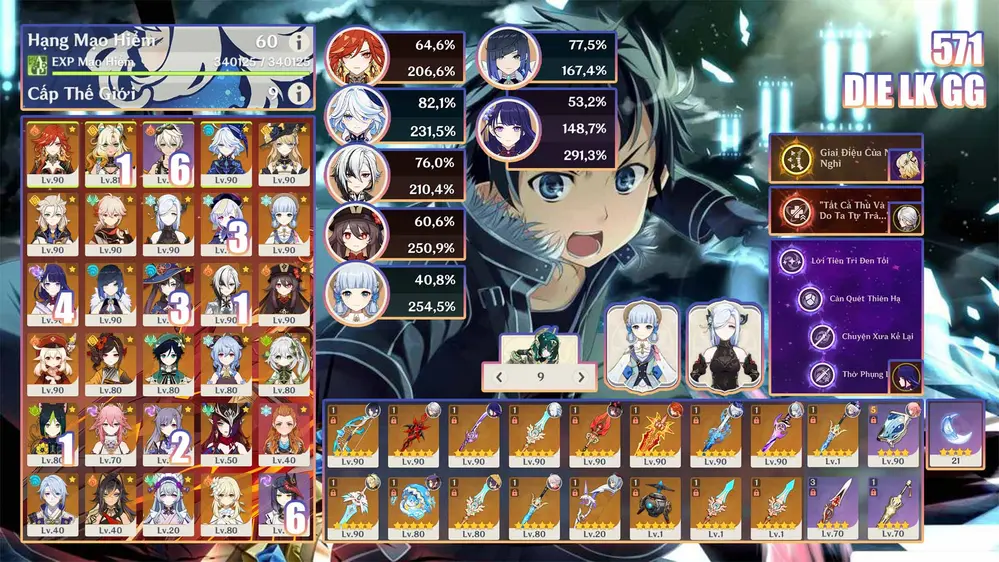Click the info icon beside Hạng Mạo Hiểm 60
The height and width of the screenshot is (562, 999).
pos(297,42)
